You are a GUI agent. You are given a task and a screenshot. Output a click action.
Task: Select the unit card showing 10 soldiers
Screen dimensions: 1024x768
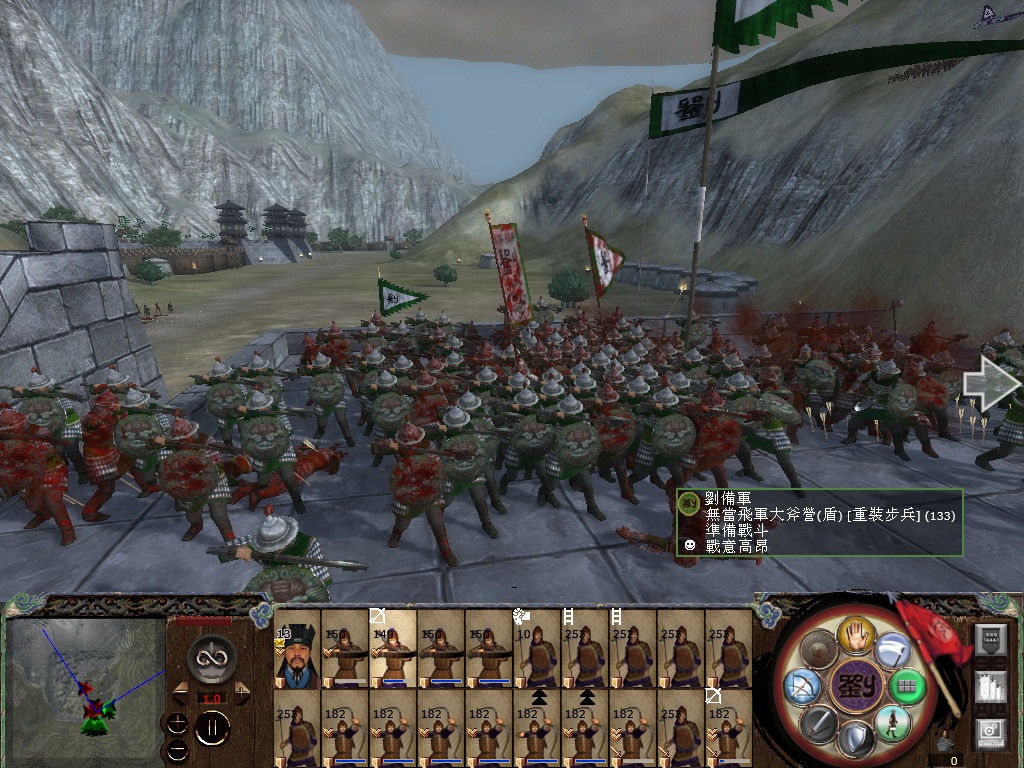click(537, 648)
